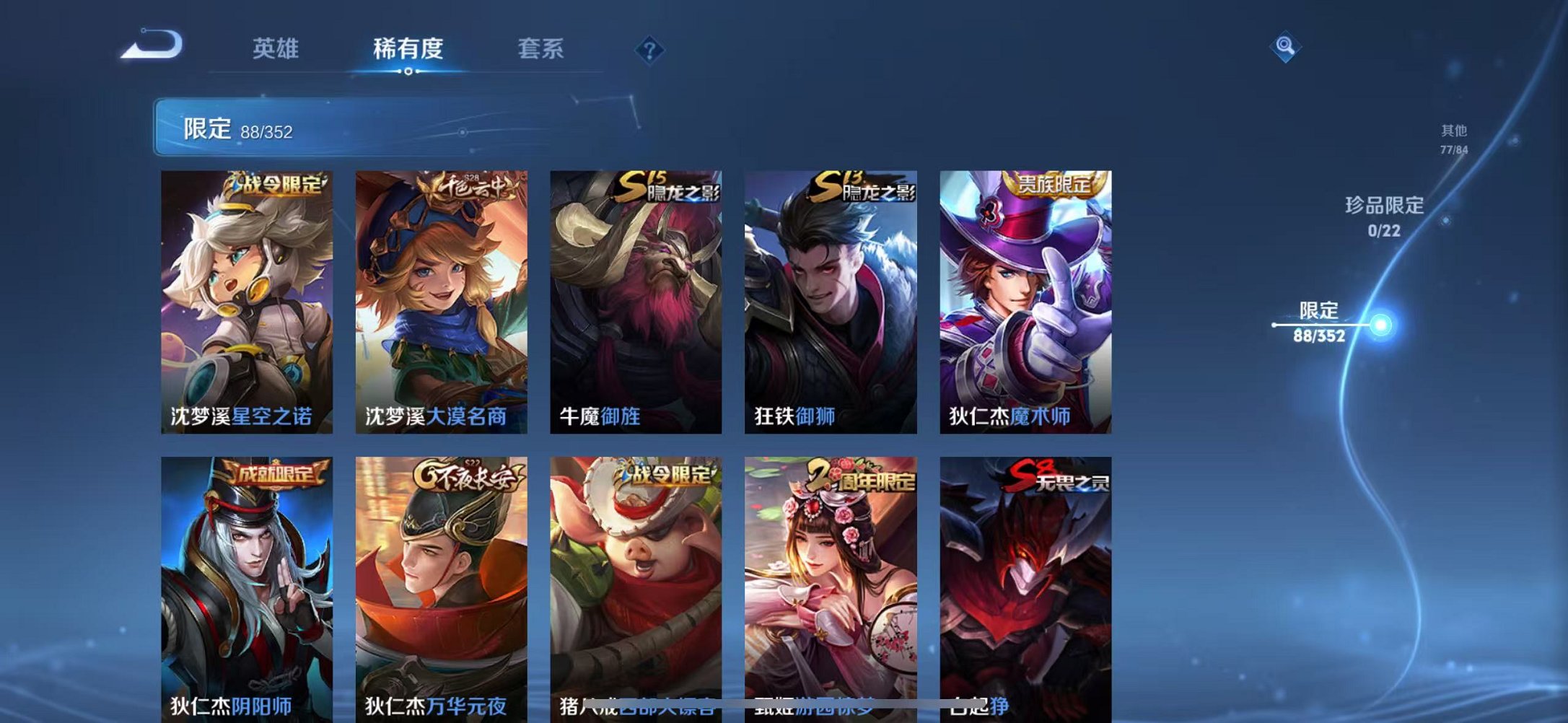This screenshot has width=1568, height=723.
Task: Click the 贵族限定 badge on 狄仁杰魔术师
Action: click(1056, 185)
